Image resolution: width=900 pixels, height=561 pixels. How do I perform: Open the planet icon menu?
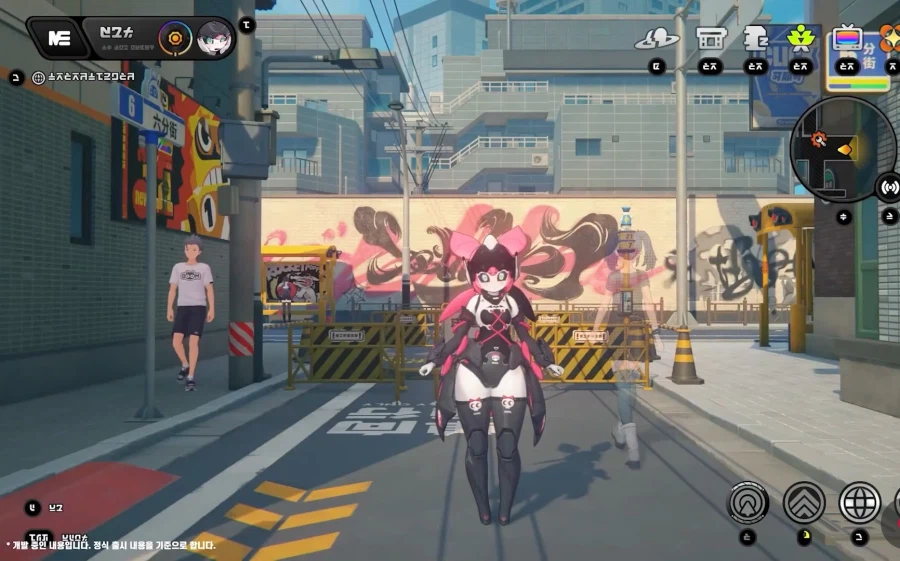click(x=656, y=40)
